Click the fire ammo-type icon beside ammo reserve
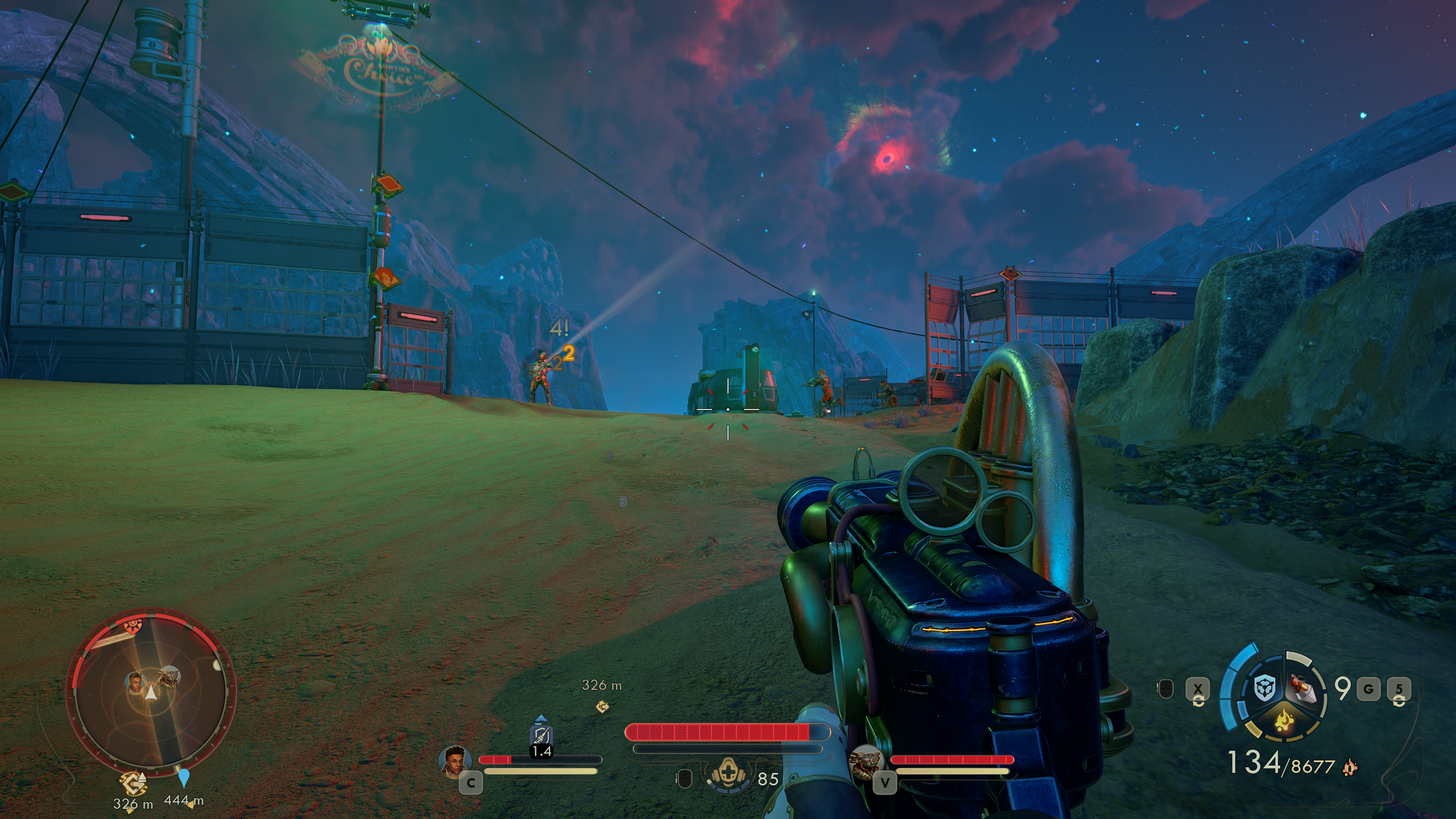1456x819 pixels. click(1348, 768)
